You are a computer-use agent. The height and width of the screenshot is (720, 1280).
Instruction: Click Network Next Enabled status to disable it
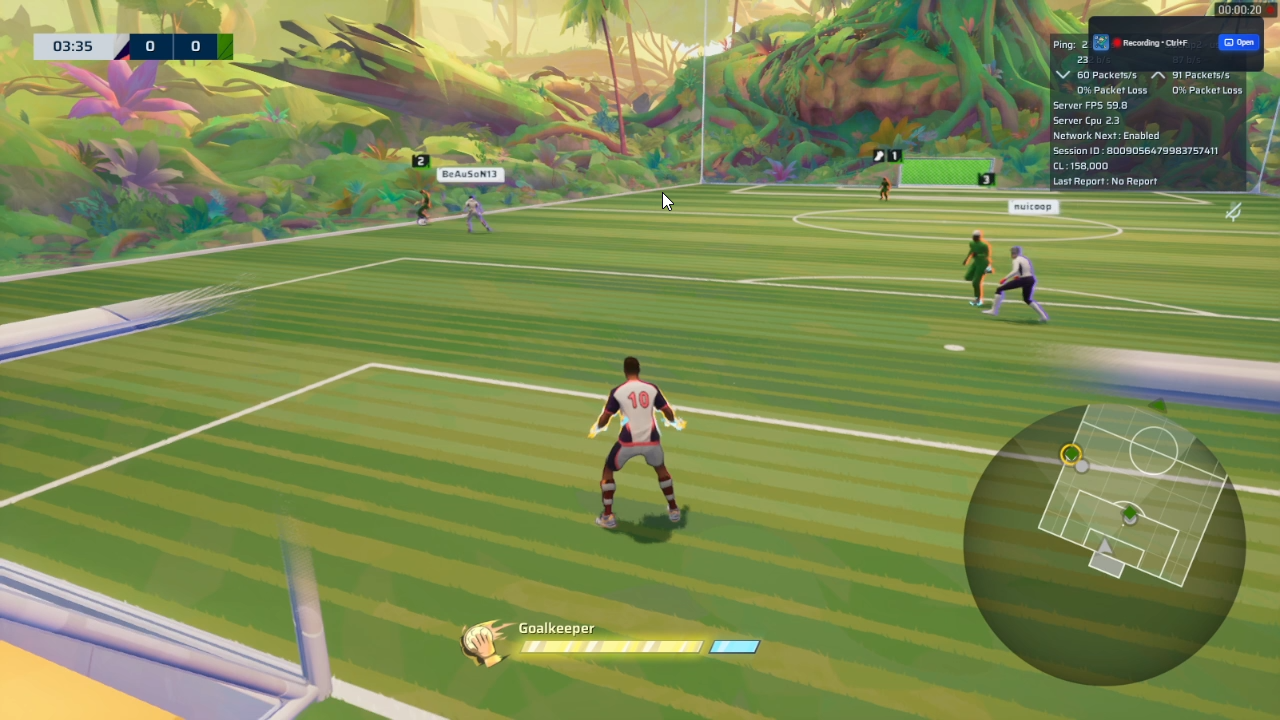[x=1105, y=135]
